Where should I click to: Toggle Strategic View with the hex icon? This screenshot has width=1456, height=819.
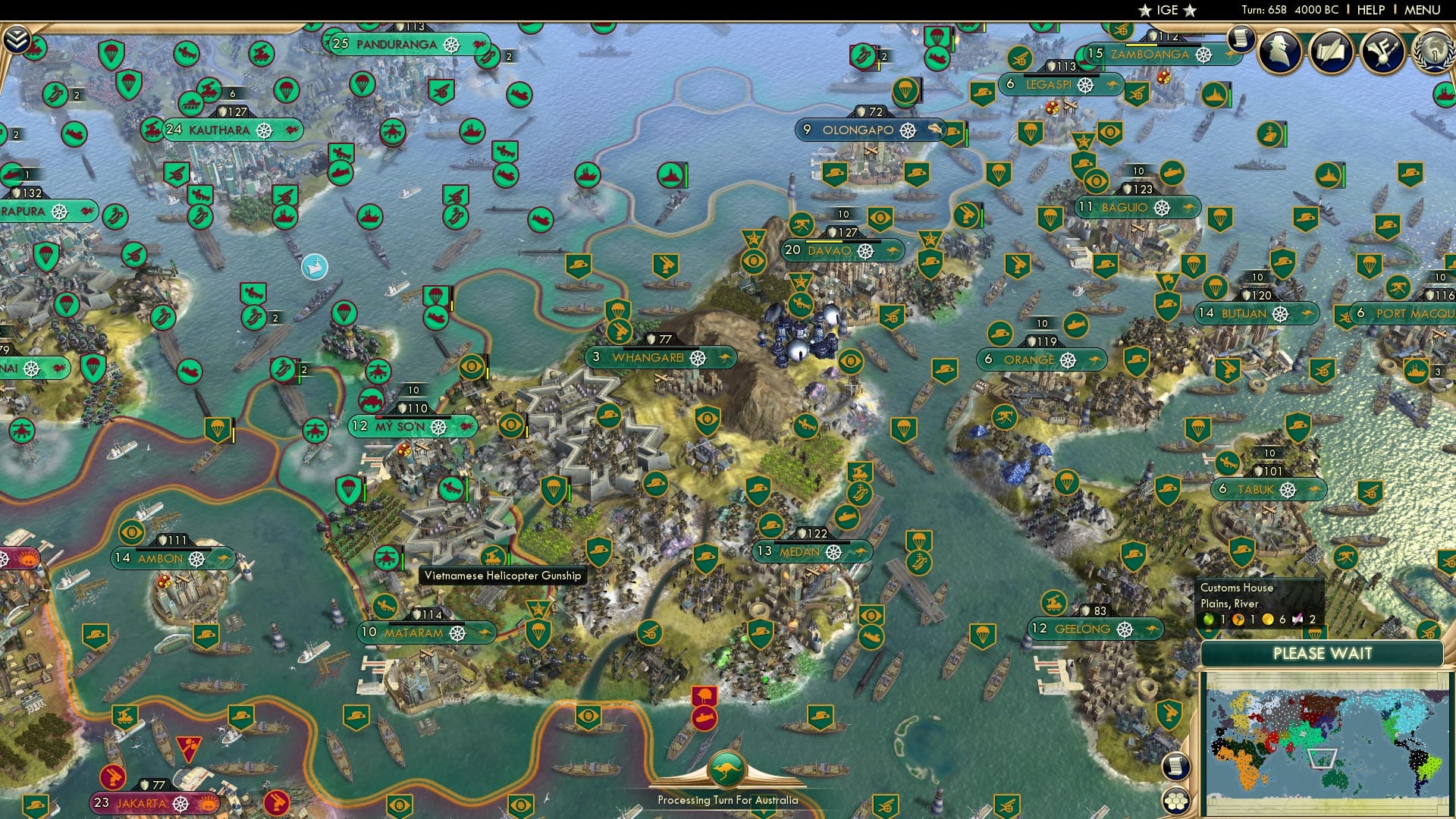(x=1177, y=801)
